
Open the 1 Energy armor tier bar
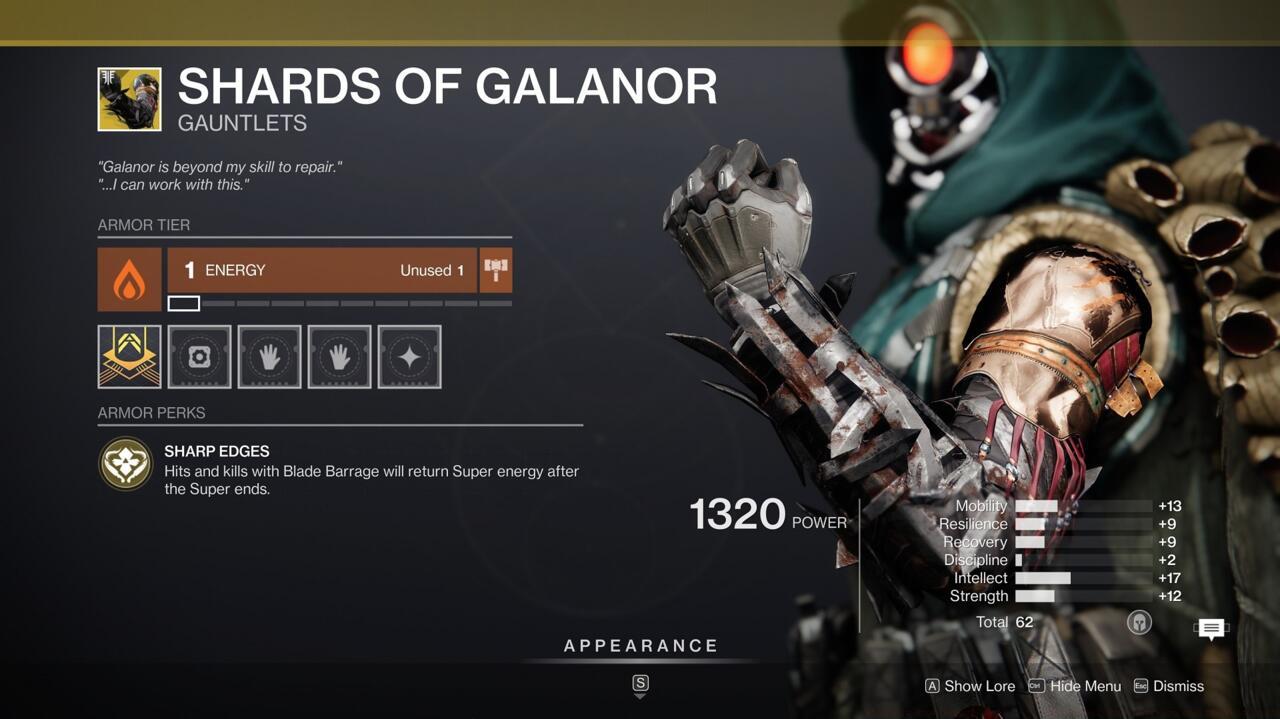322,270
